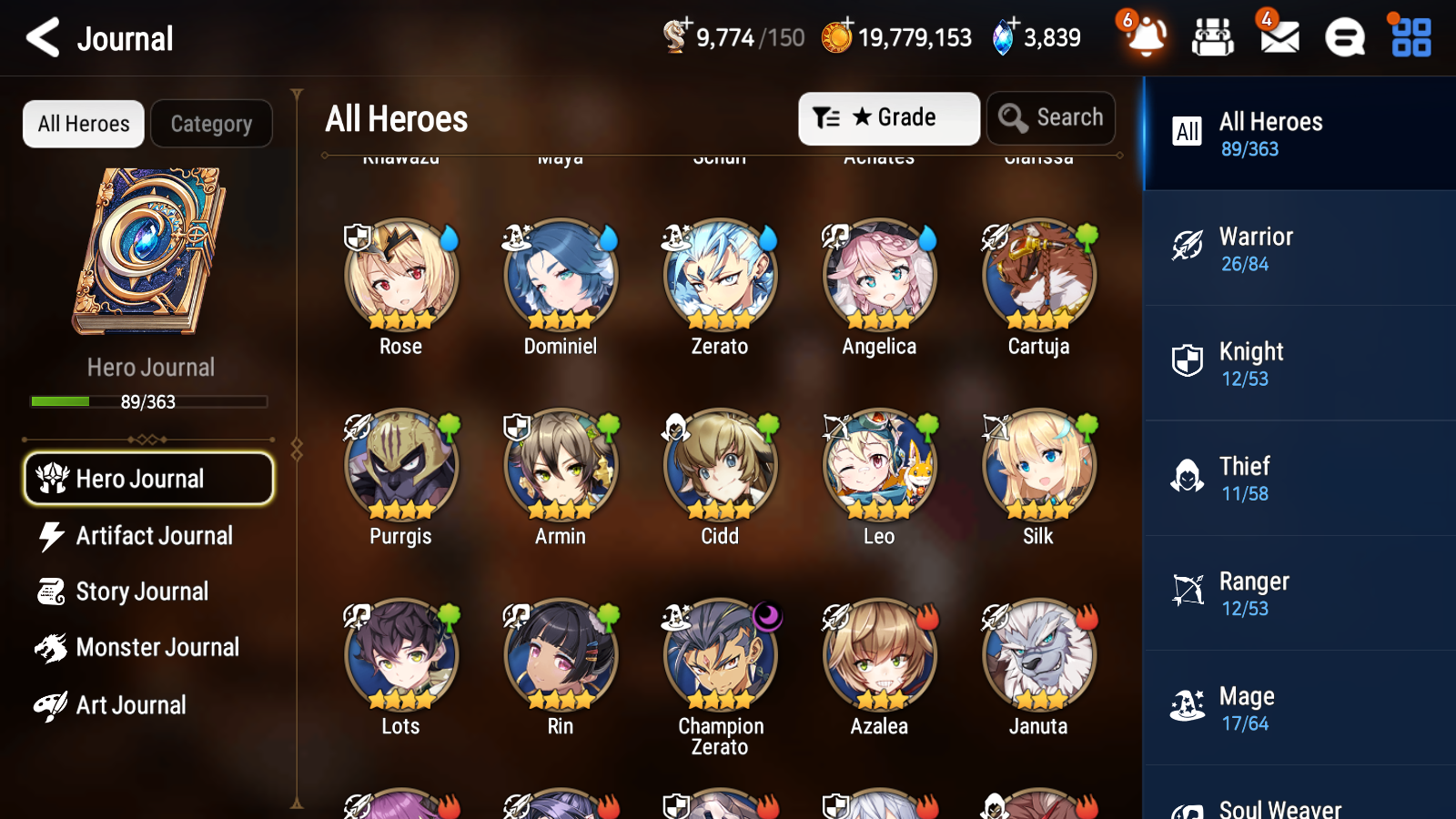The height and width of the screenshot is (819, 1456).
Task: Go back using the Journal back arrow
Action: 41,37
